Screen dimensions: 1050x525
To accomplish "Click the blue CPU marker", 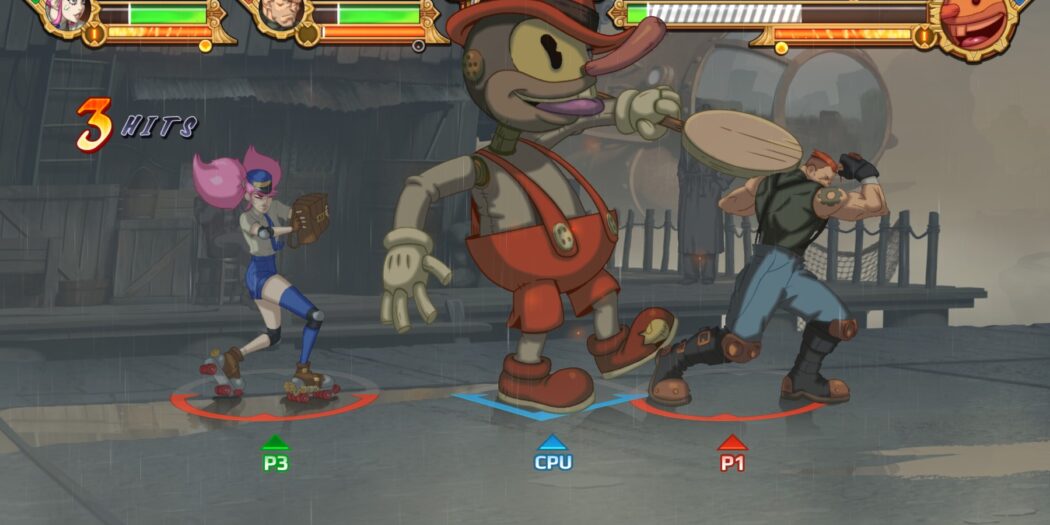I will [552, 454].
